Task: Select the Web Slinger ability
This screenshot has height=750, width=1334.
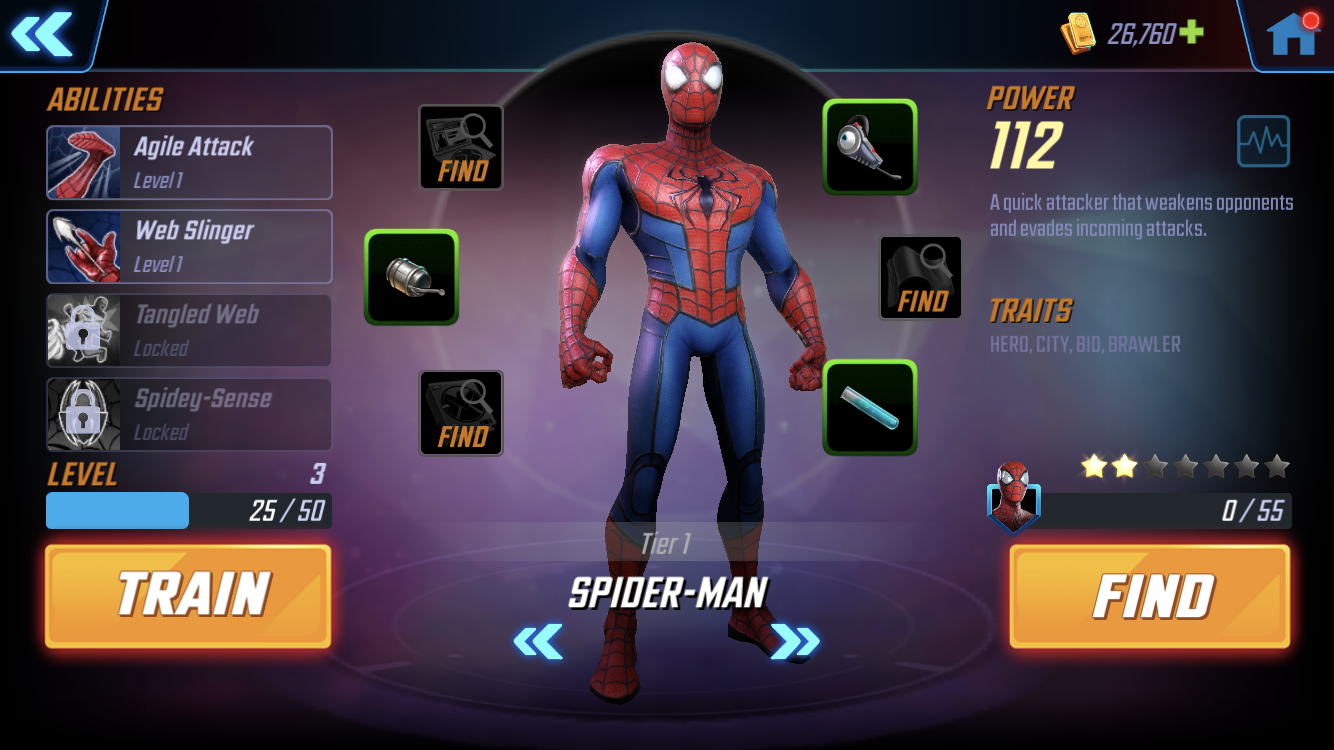Action: 189,246
